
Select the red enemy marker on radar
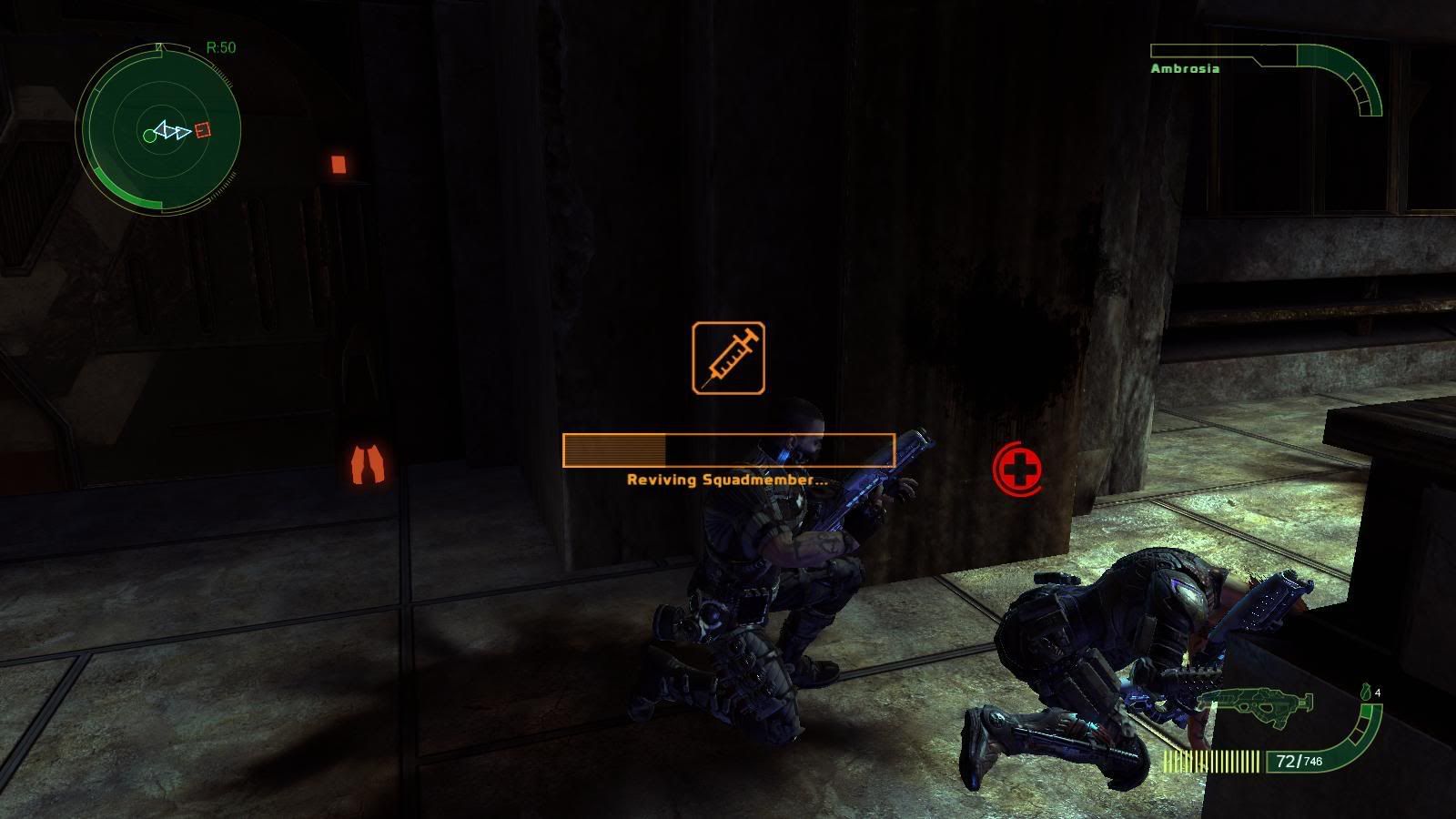(x=203, y=130)
